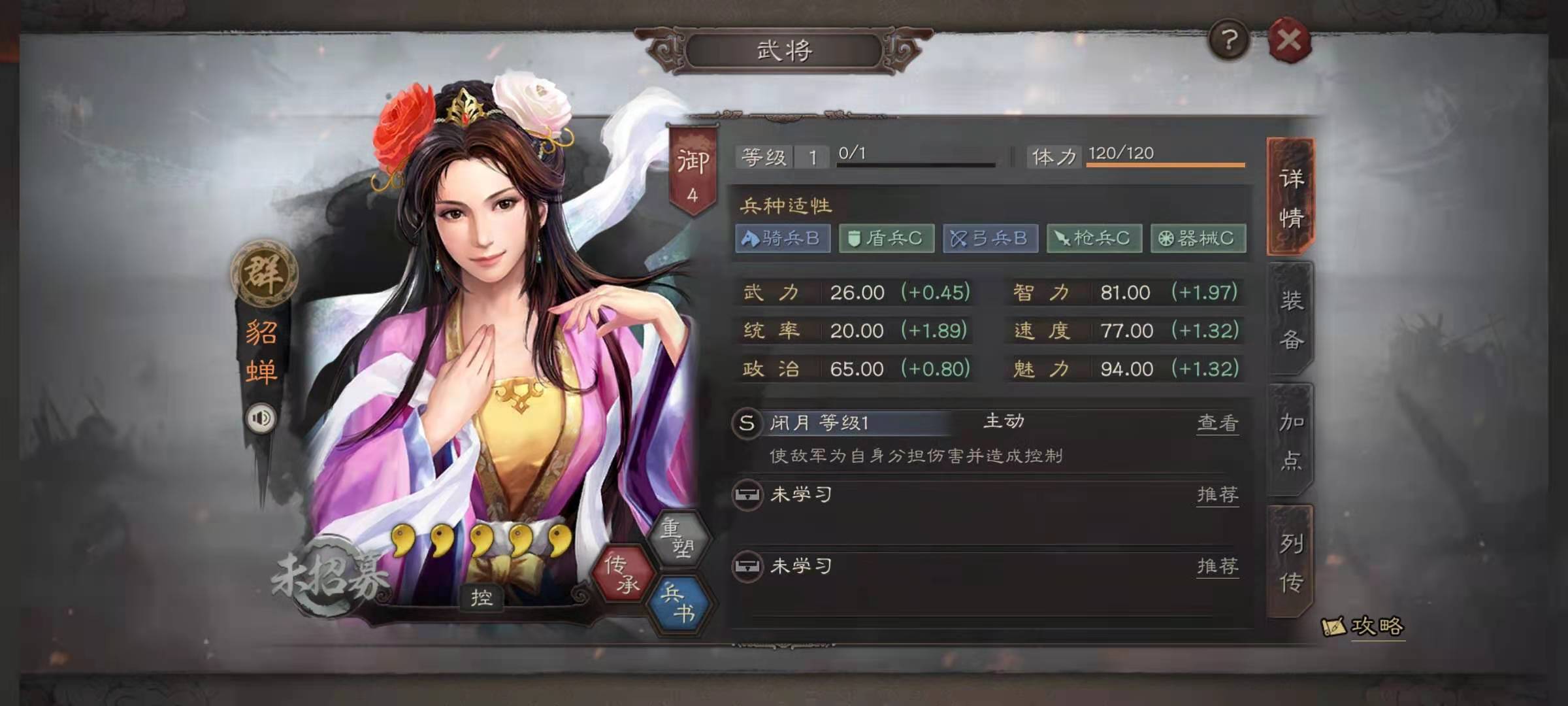Toggle the 枪兵C spearman aptitude
This screenshot has height=706, width=1568.
click(1095, 239)
